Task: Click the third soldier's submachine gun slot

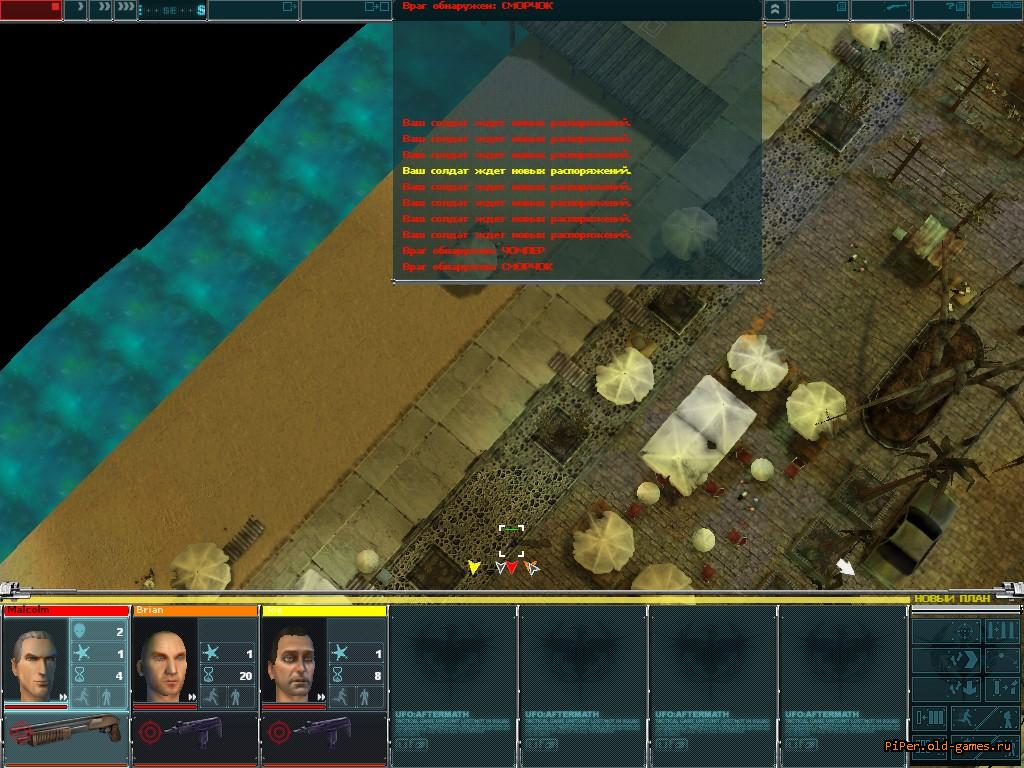Action: (323, 731)
